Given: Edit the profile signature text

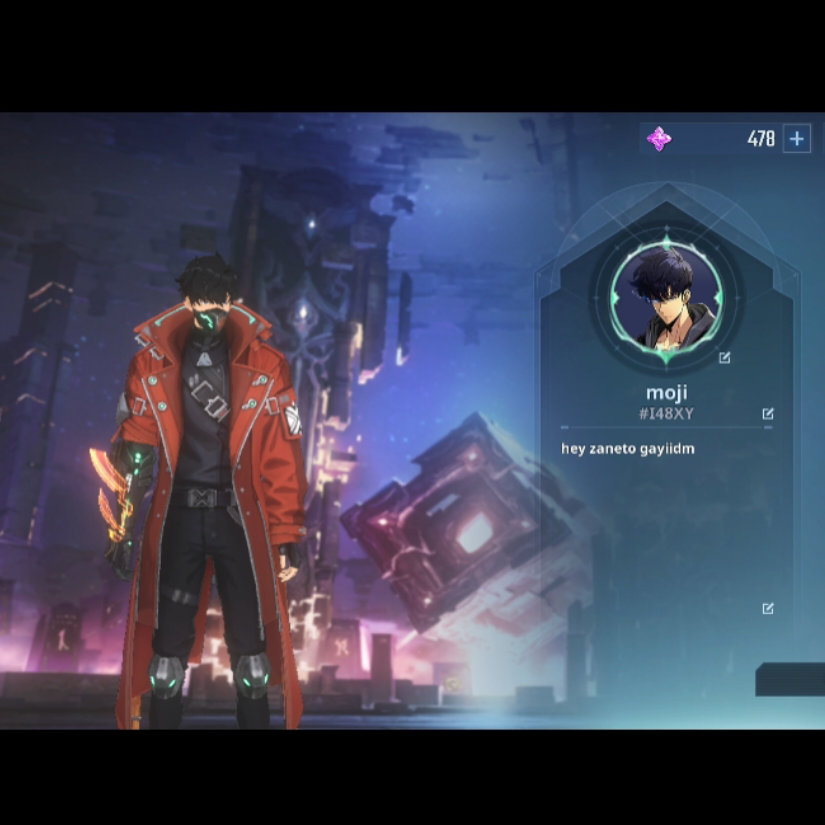Looking at the screenshot, I should click(x=768, y=608).
